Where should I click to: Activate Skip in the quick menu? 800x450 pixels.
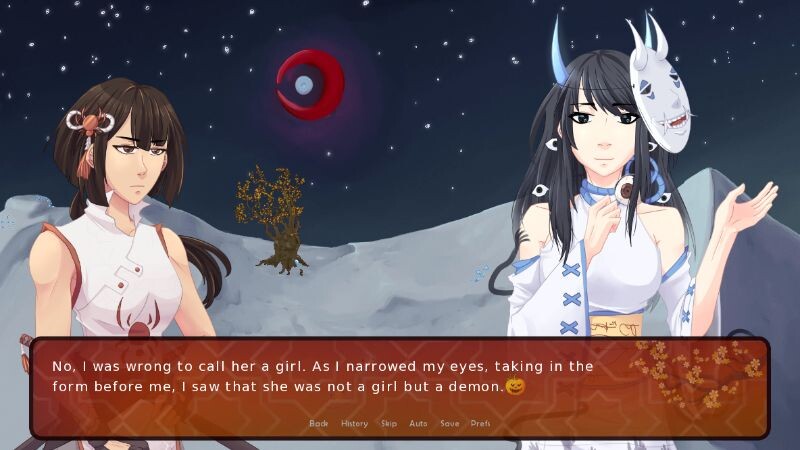pos(388,423)
